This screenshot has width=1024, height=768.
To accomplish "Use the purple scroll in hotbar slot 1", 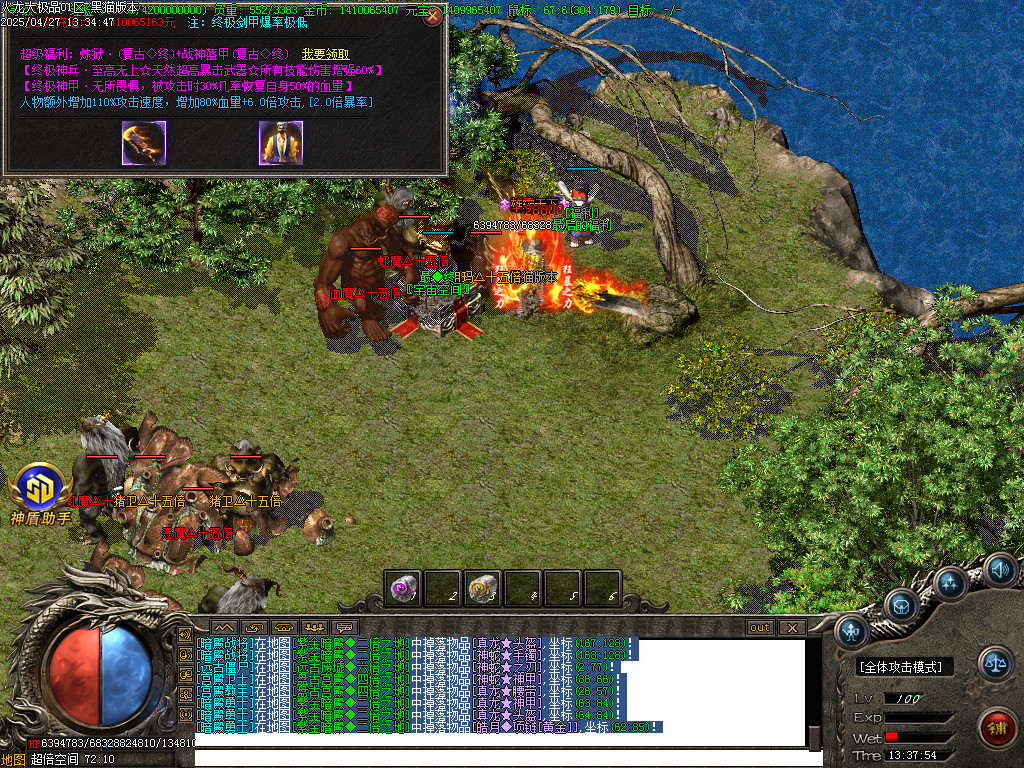I will coord(403,588).
